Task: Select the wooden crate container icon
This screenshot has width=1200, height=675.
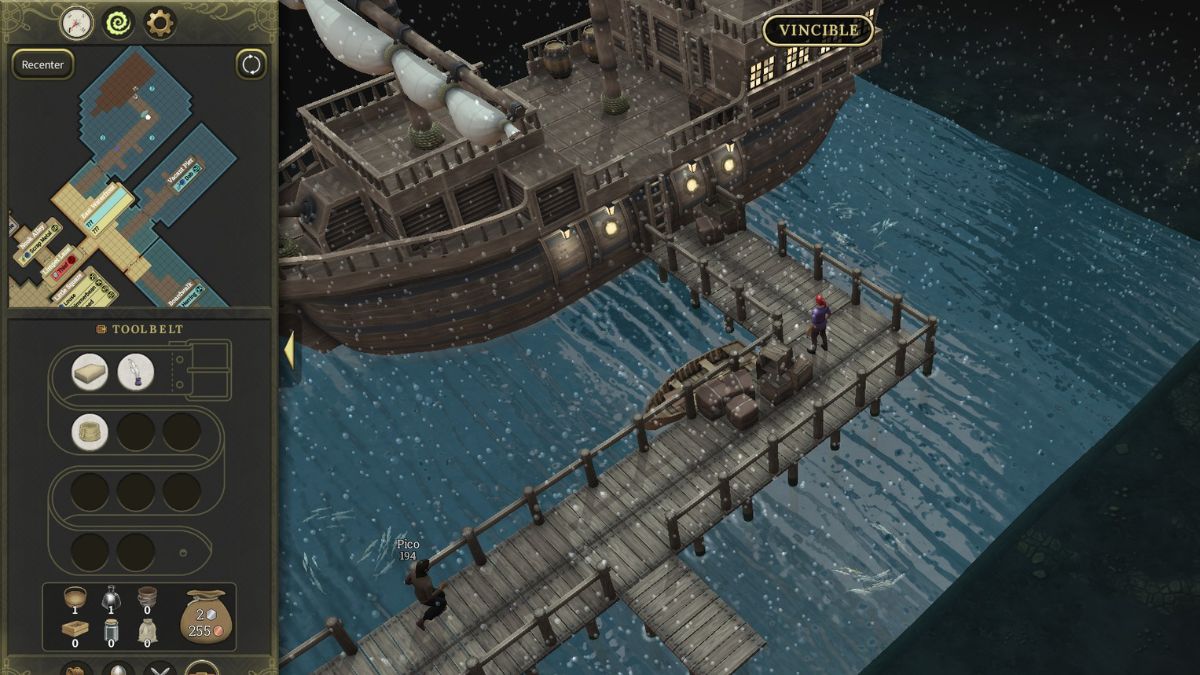Action: point(75,630)
